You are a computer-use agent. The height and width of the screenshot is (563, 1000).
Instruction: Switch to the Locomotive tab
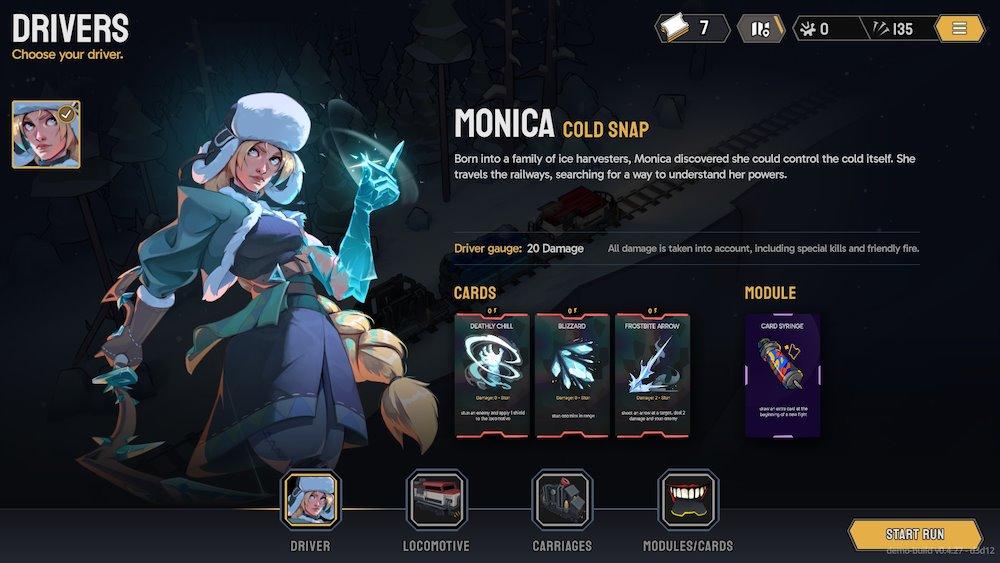pyautogui.click(x=436, y=501)
